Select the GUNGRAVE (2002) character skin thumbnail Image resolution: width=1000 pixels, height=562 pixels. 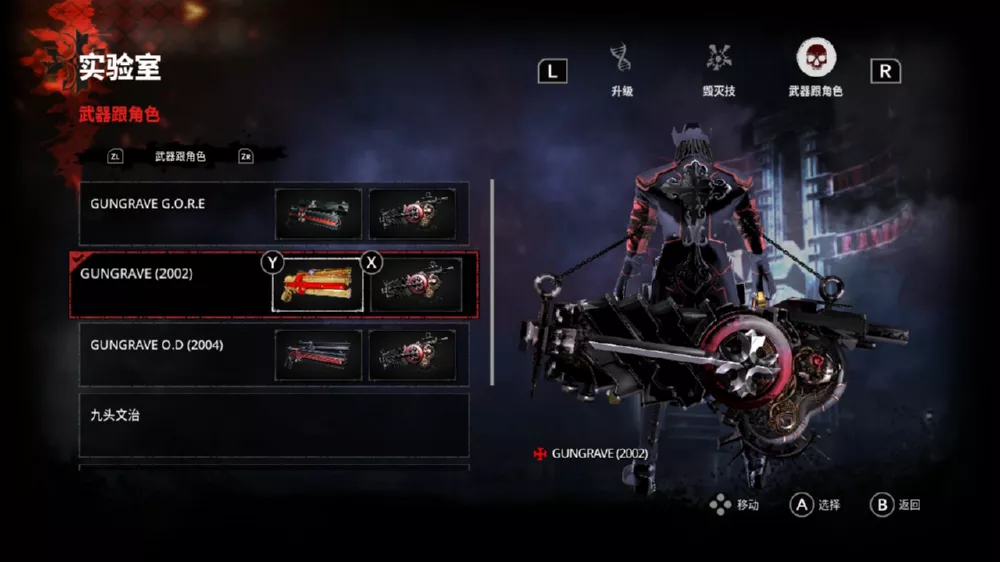[416, 285]
